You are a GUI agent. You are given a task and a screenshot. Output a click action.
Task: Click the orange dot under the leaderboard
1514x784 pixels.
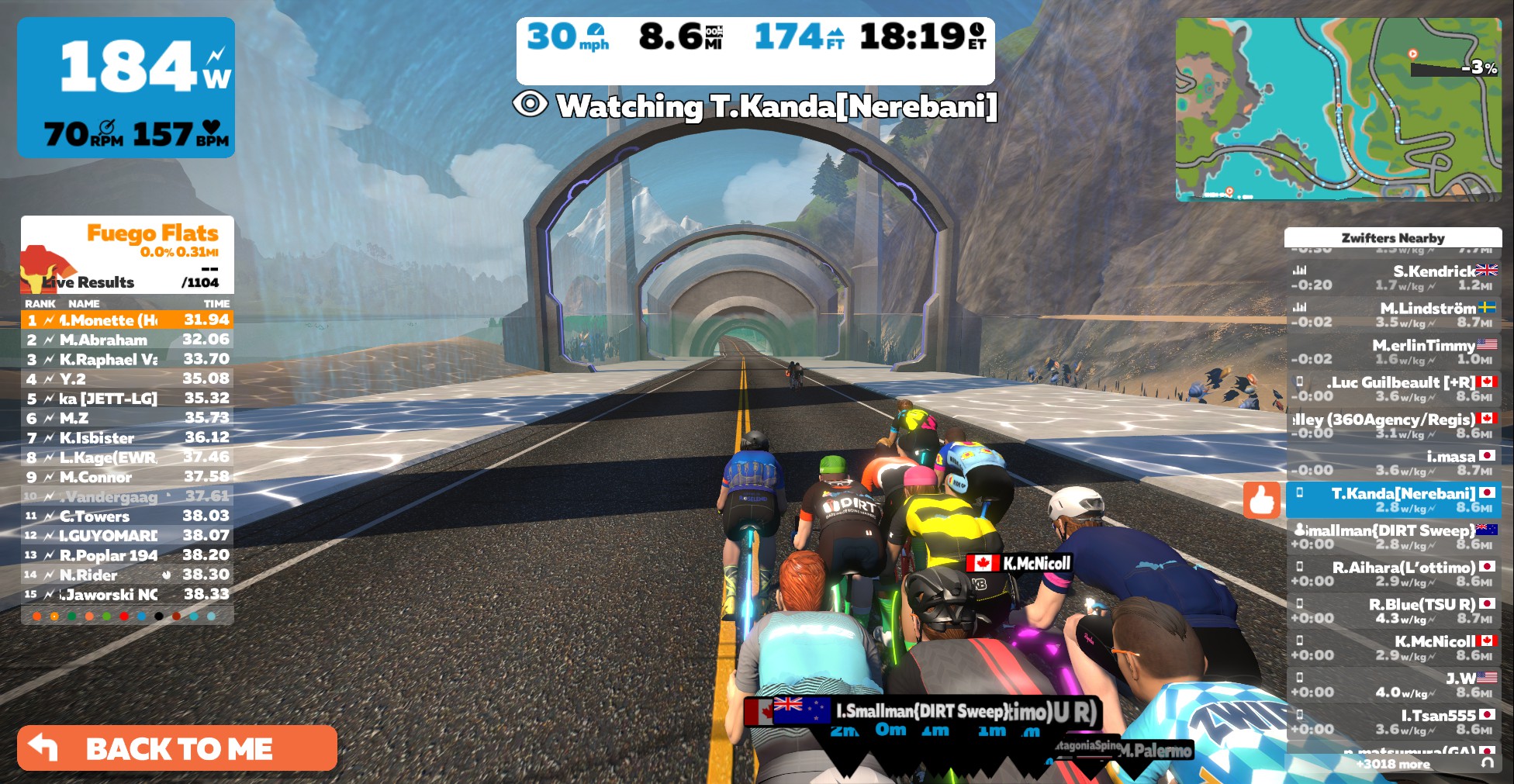[36, 614]
